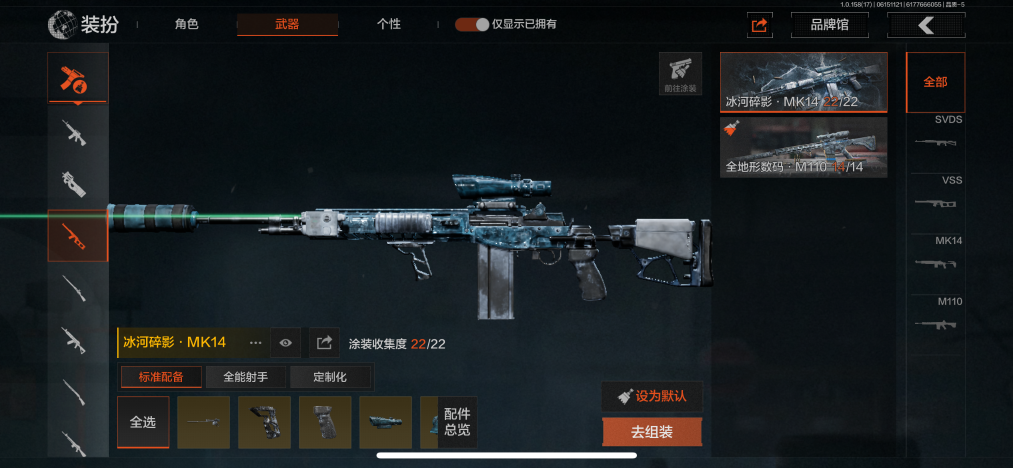Click the 设为默认 button
The width and height of the screenshot is (1013, 468).
[x=652, y=396]
